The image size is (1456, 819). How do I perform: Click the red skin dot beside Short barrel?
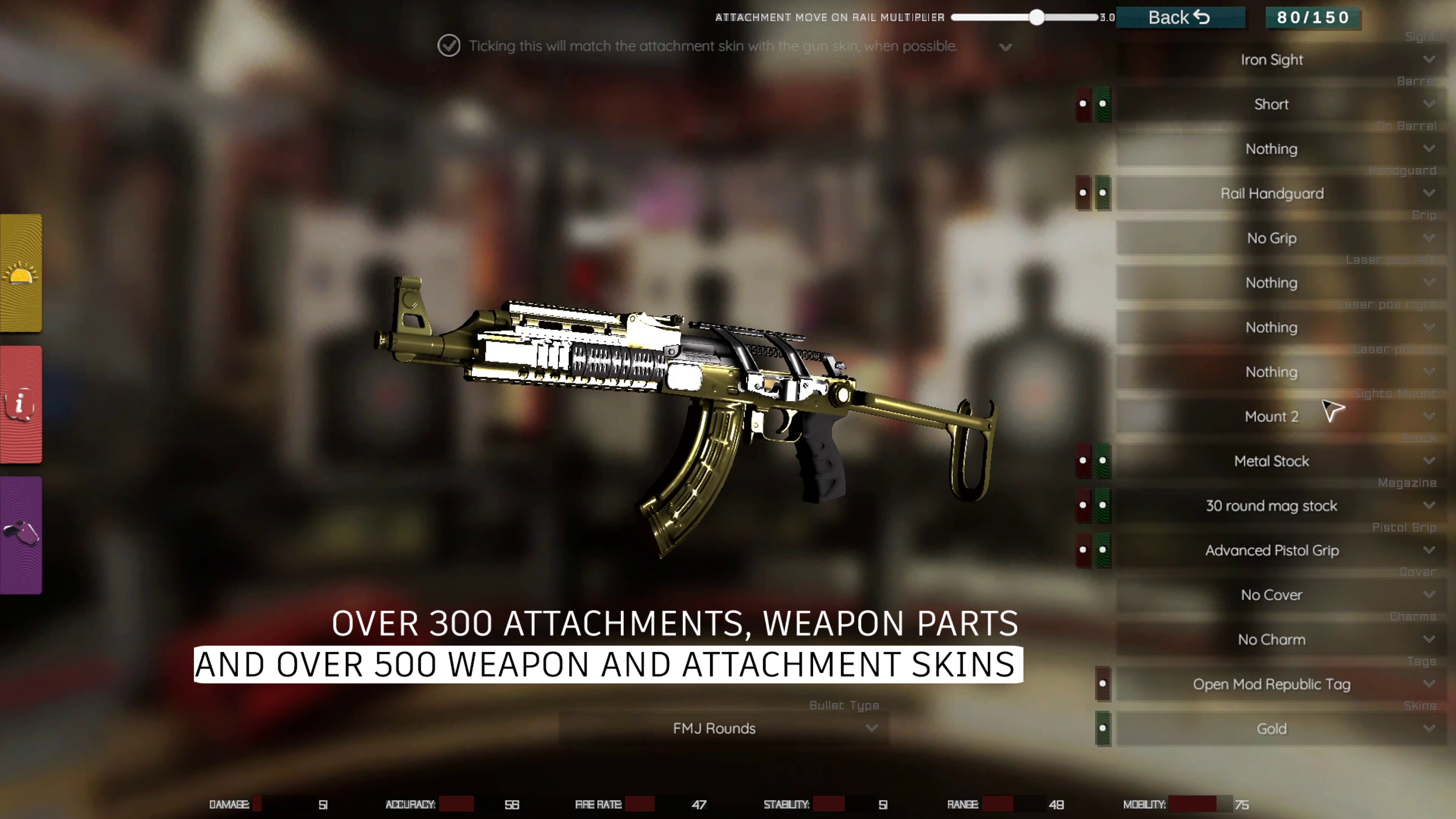[1083, 104]
